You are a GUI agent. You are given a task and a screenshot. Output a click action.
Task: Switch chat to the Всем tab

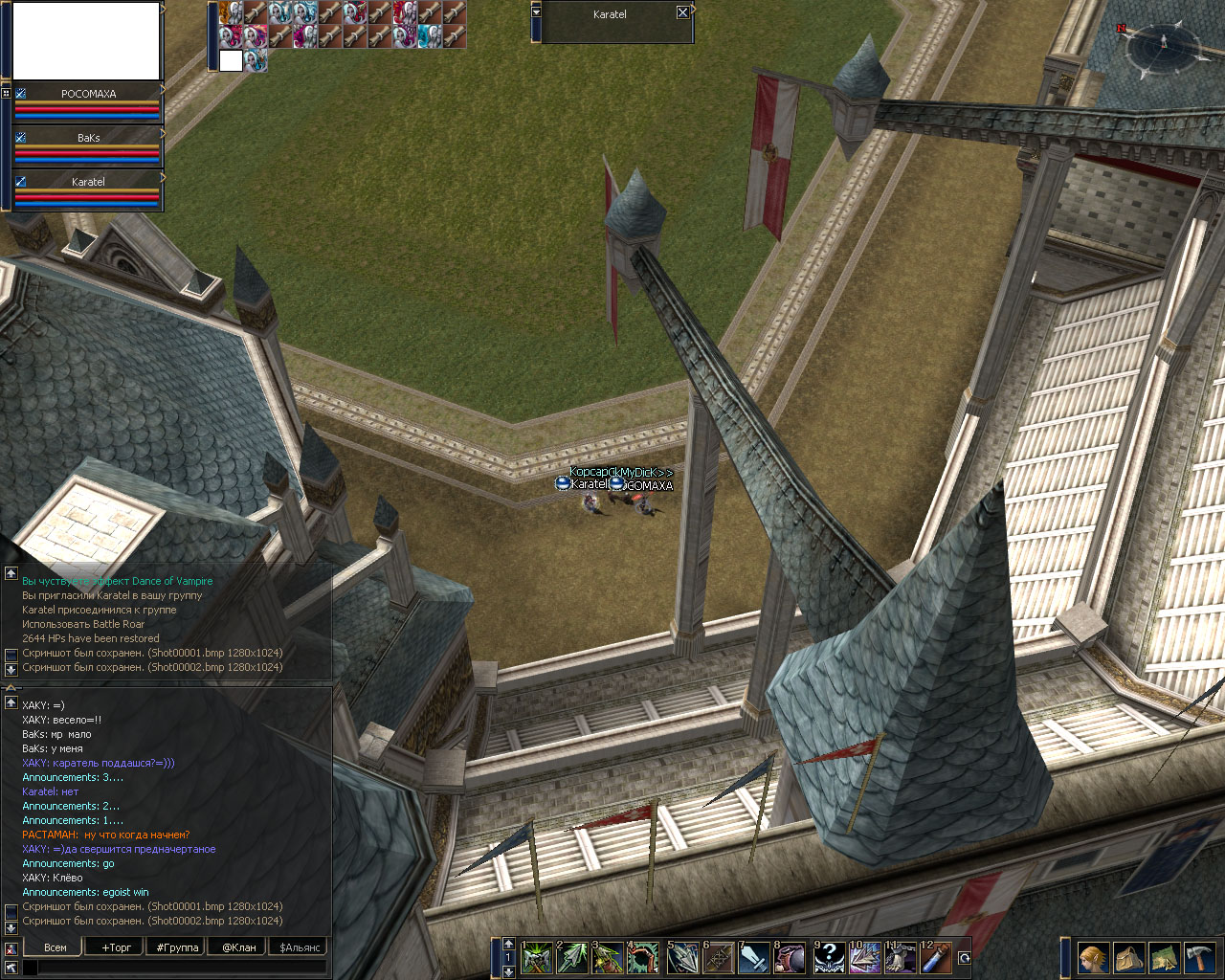[56, 947]
